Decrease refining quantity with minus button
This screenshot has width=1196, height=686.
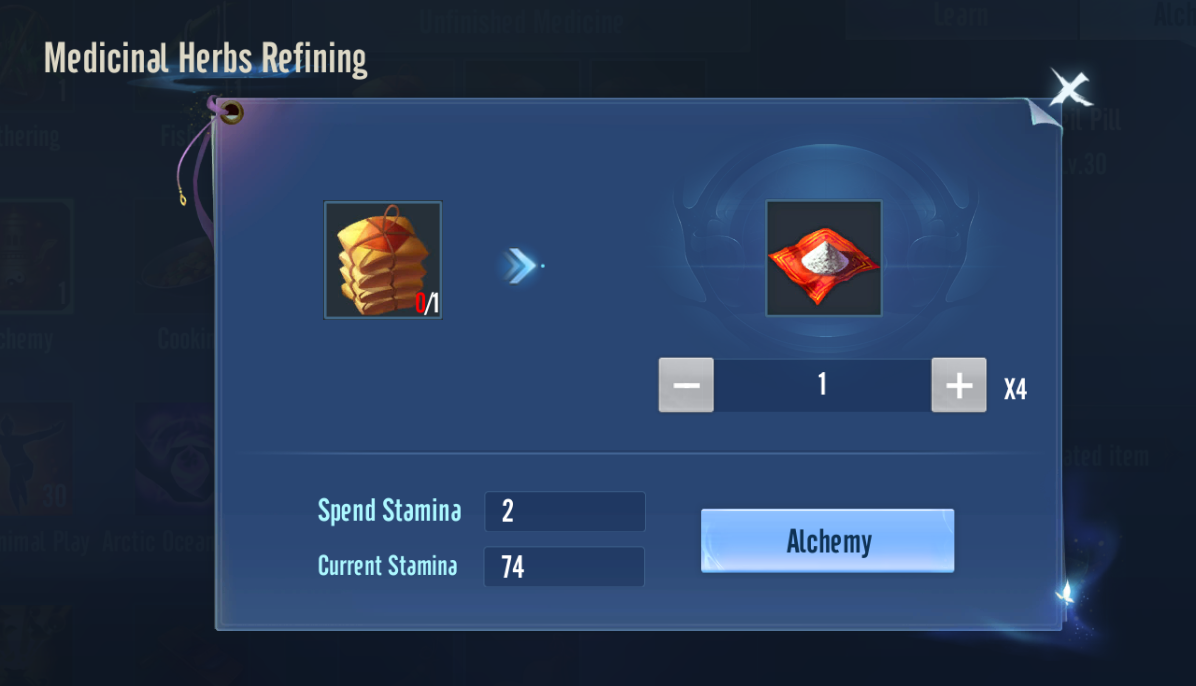coord(686,385)
